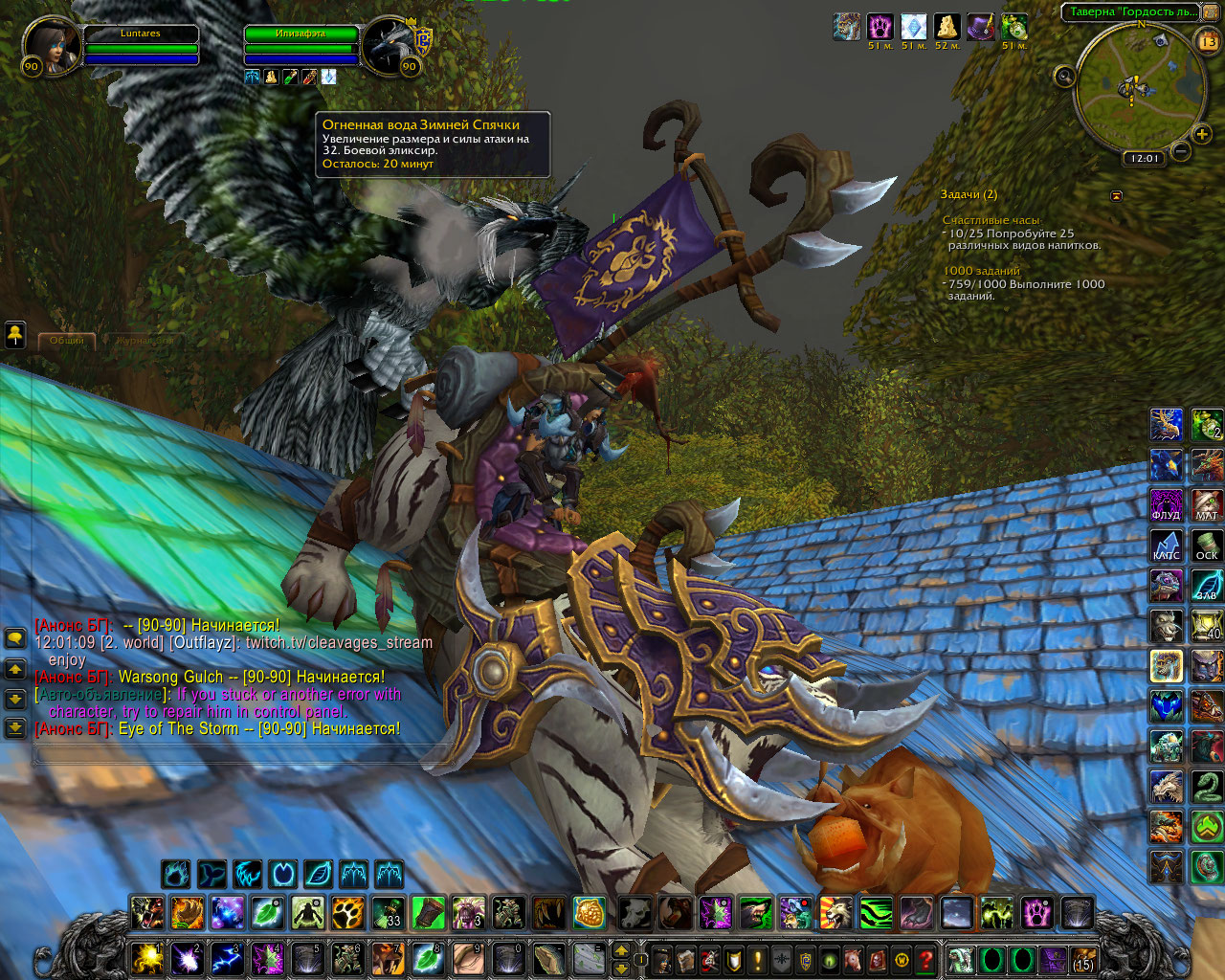
Task: Click the purple paw buff icon
Action: (880, 27)
